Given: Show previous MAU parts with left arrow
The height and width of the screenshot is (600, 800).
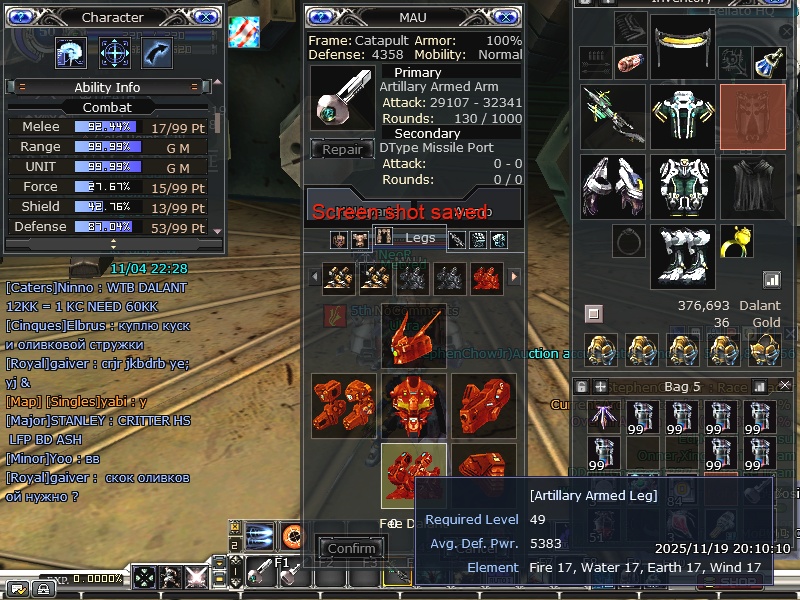Looking at the screenshot, I should 314,276.
